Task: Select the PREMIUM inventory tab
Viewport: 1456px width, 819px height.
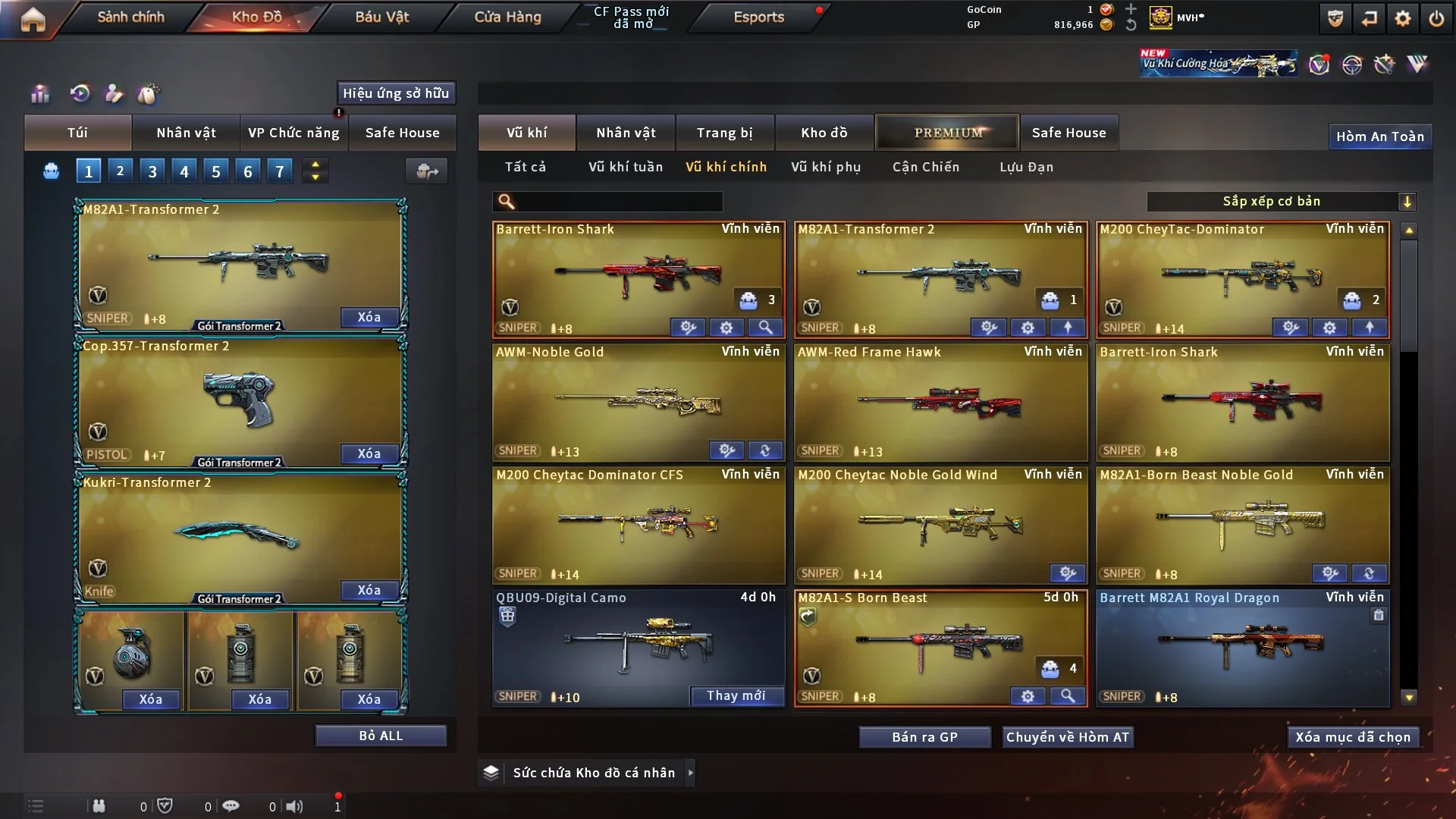Action: [x=947, y=133]
